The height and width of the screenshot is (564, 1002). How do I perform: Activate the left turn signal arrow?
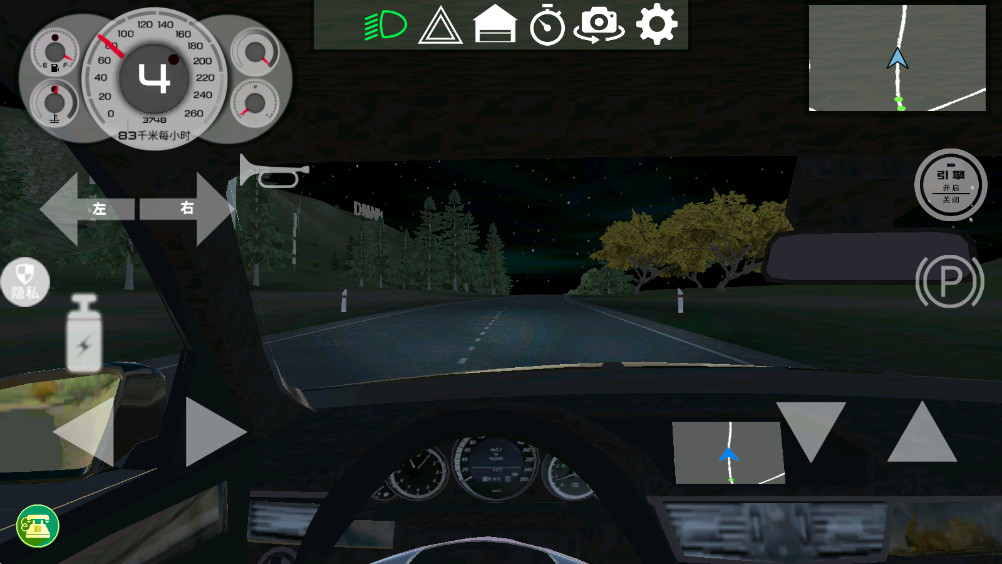click(86, 209)
